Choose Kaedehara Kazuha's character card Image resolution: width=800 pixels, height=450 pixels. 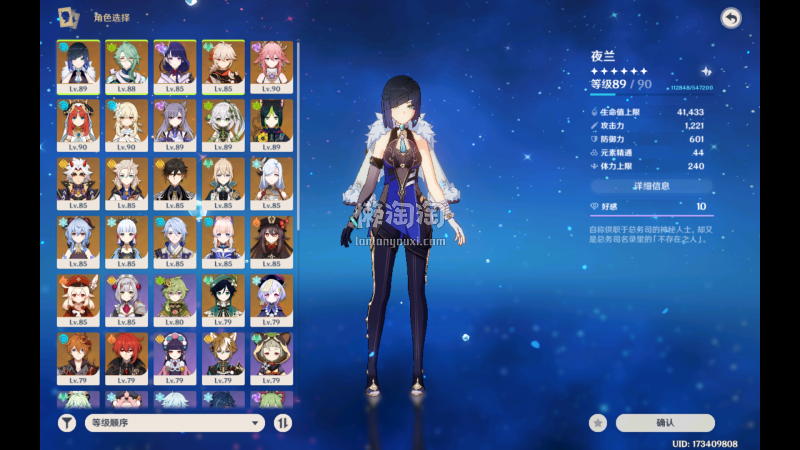click(222, 66)
